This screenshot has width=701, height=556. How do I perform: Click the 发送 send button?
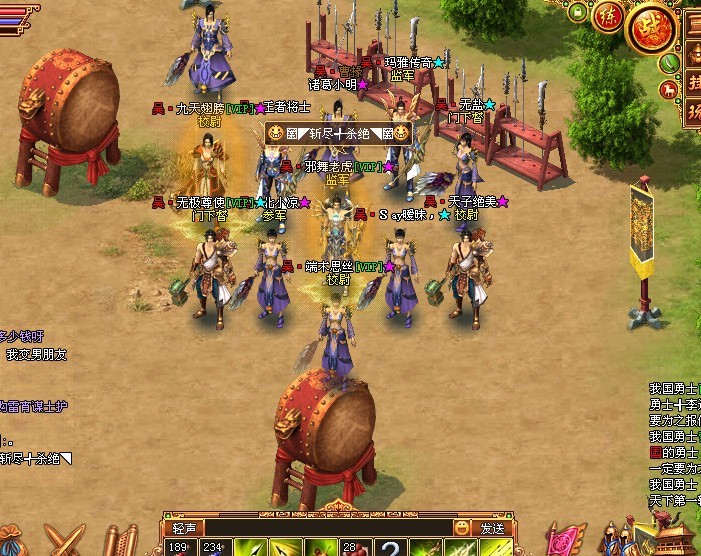tap(492, 528)
